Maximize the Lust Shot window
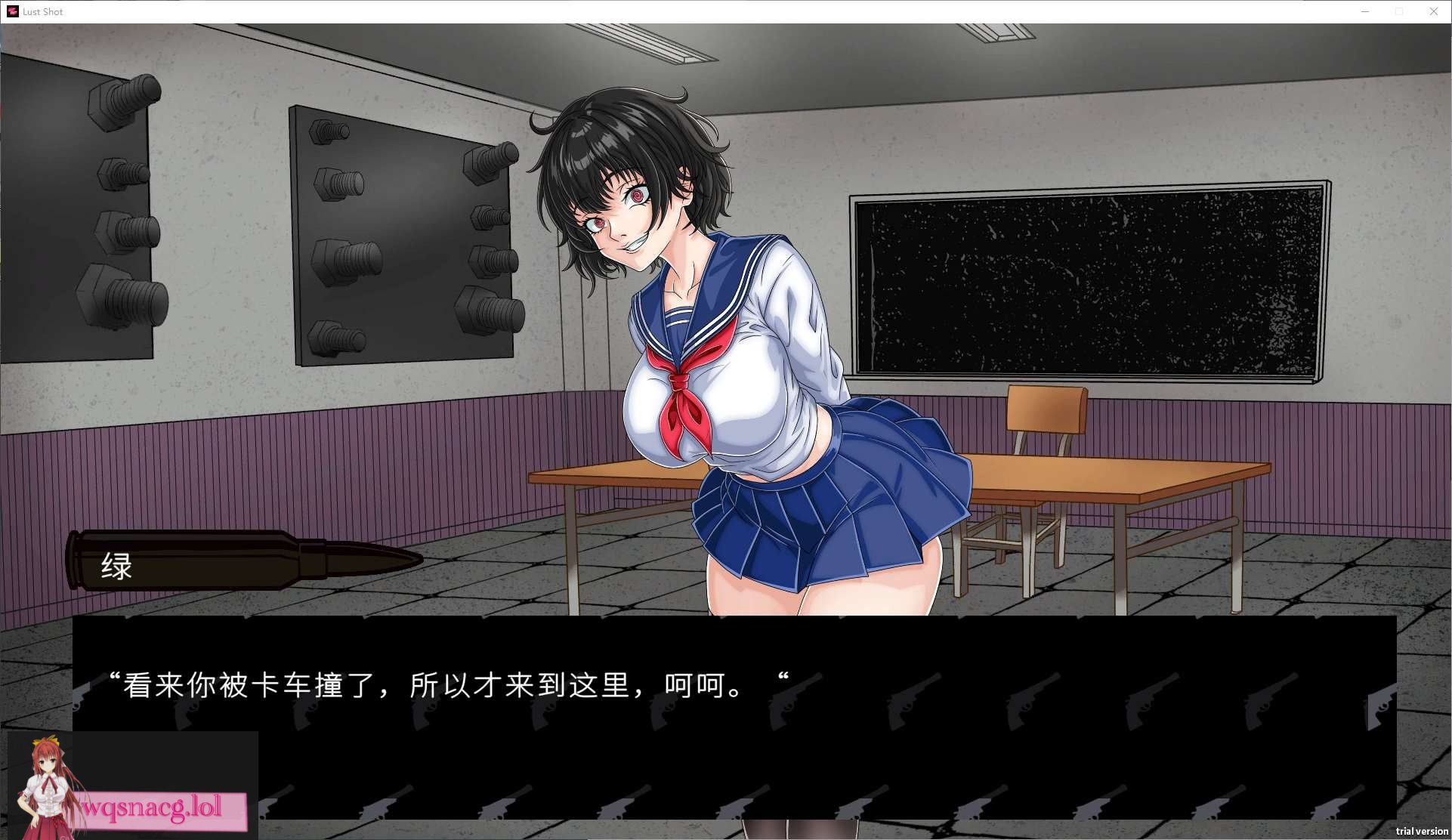This screenshot has width=1452, height=840. click(1400, 11)
